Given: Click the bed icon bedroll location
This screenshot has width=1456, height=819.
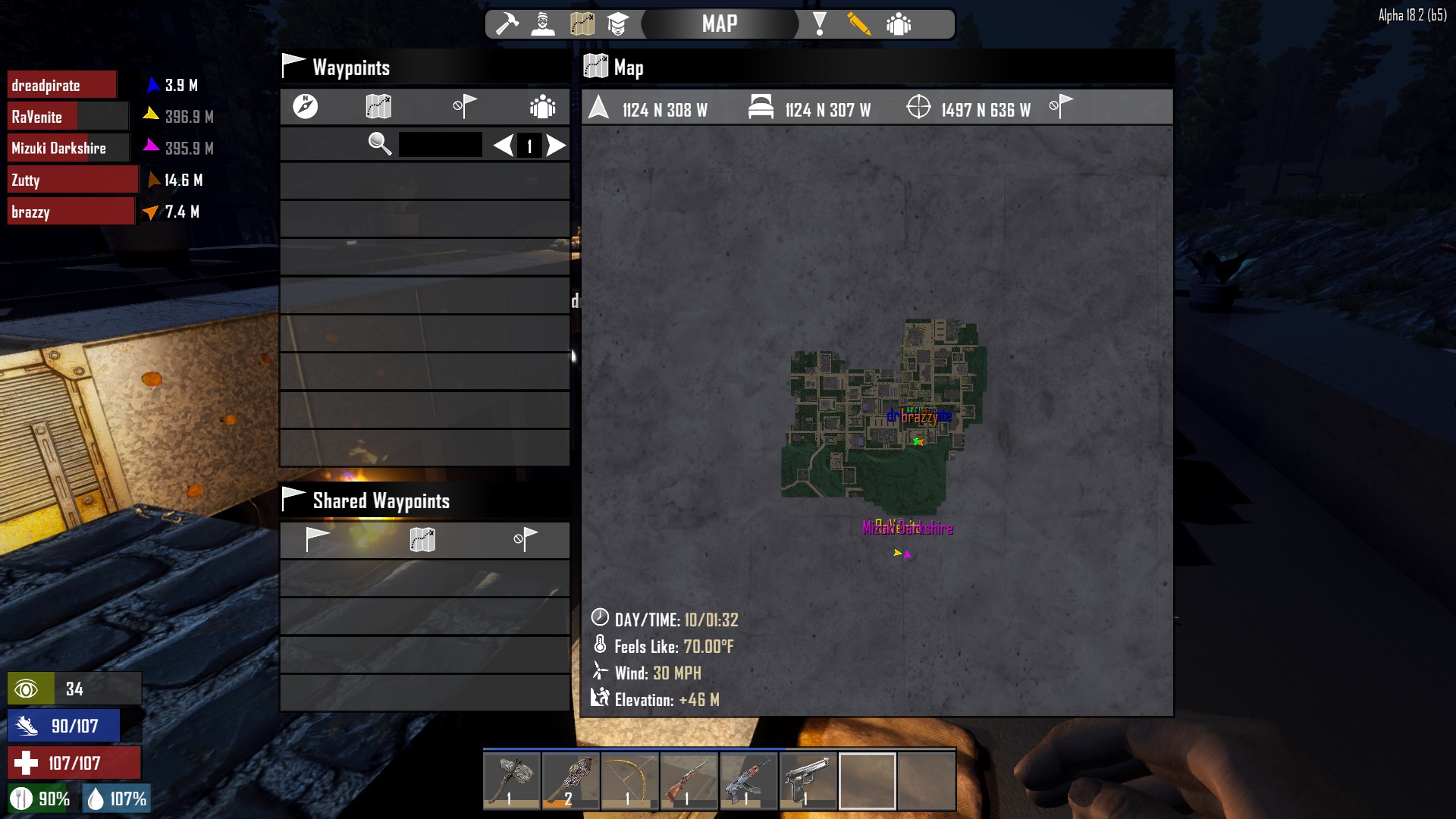Looking at the screenshot, I should pos(761,108).
